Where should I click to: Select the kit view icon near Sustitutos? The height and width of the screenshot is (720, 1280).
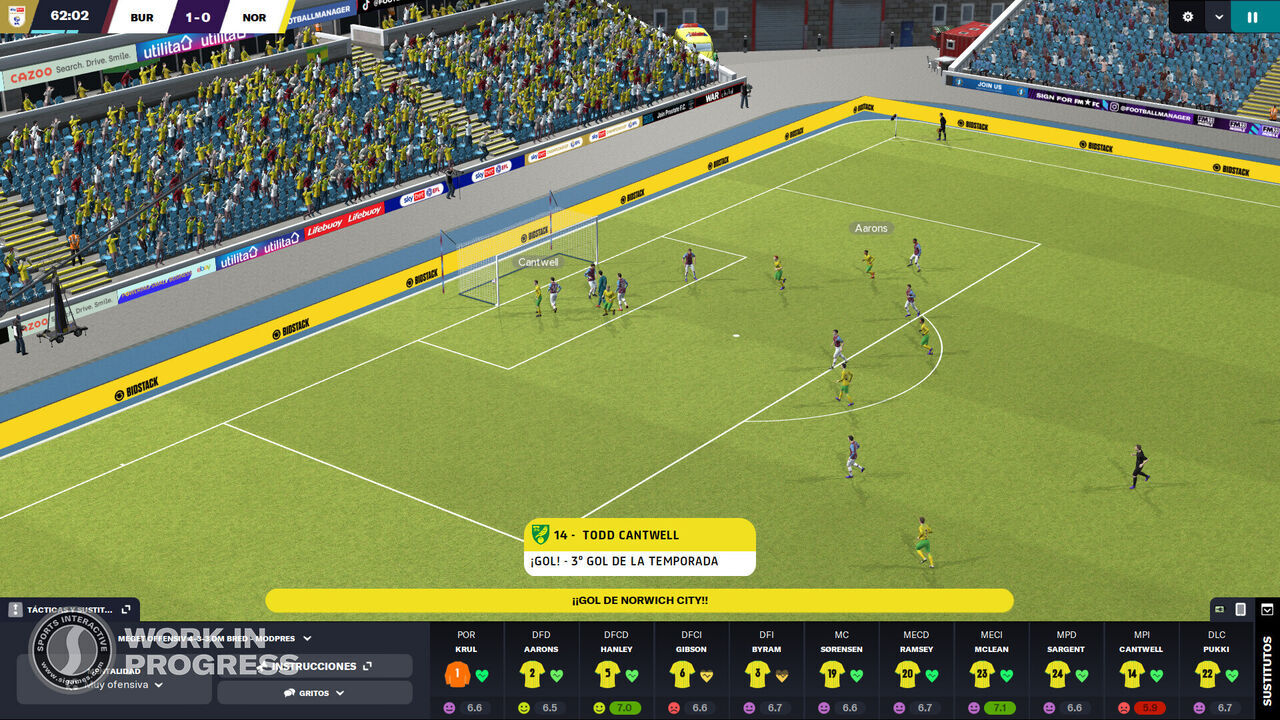click(1218, 609)
